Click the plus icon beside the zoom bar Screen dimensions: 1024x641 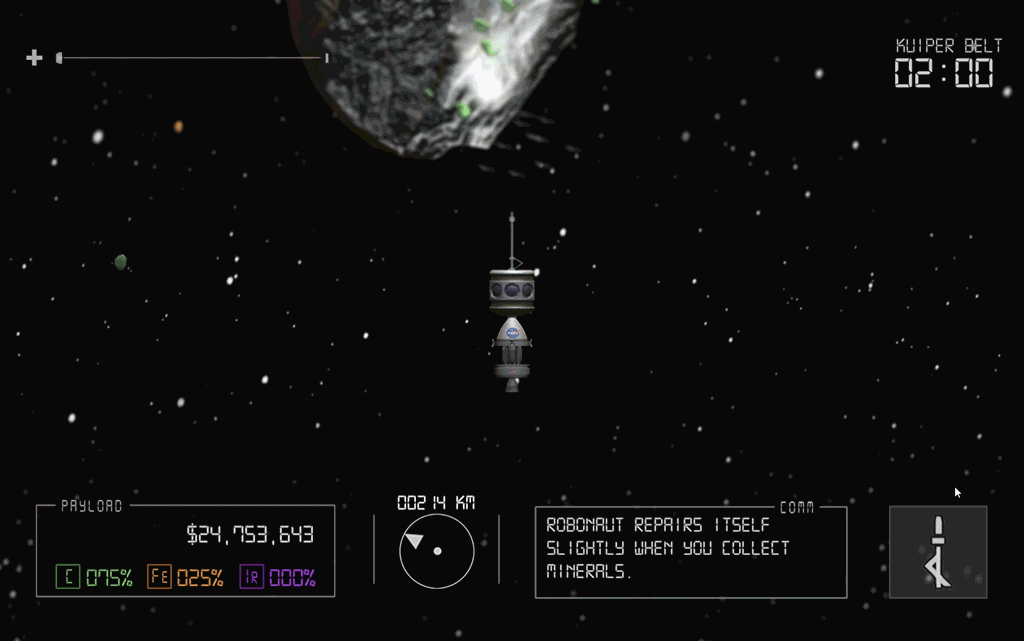[34, 58]
